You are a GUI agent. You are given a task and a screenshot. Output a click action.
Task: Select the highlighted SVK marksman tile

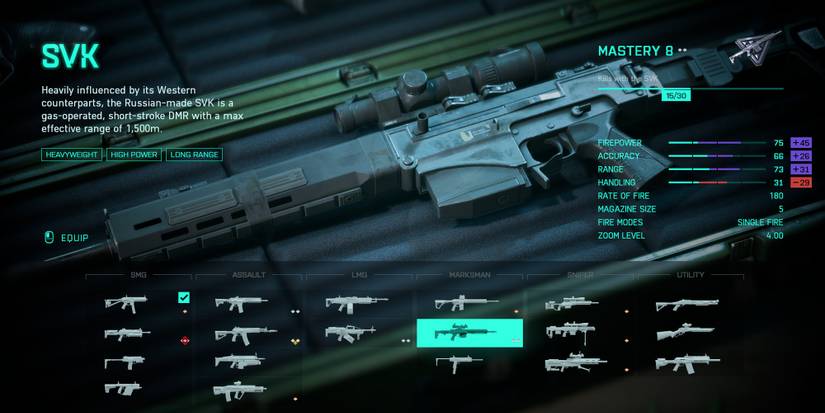[469, 333]
